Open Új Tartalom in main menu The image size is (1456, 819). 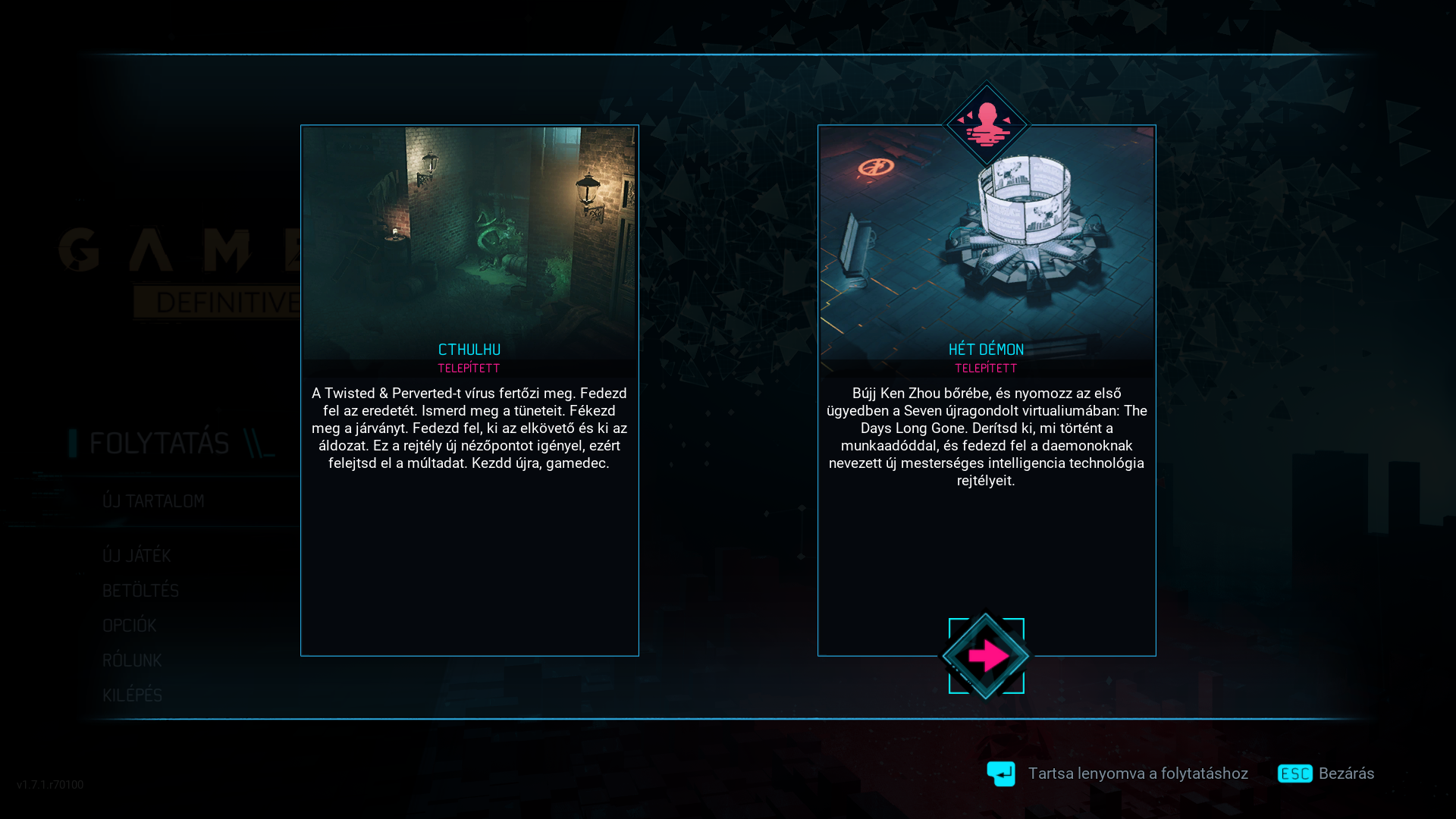pos(153,501)
